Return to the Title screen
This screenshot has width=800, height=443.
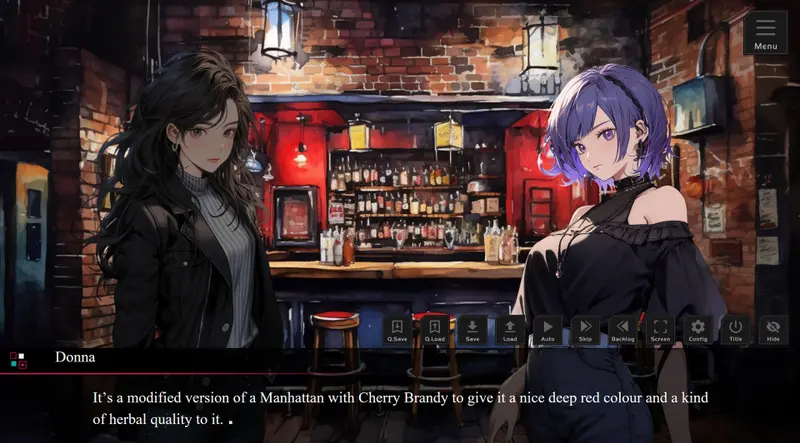point(735,330)
